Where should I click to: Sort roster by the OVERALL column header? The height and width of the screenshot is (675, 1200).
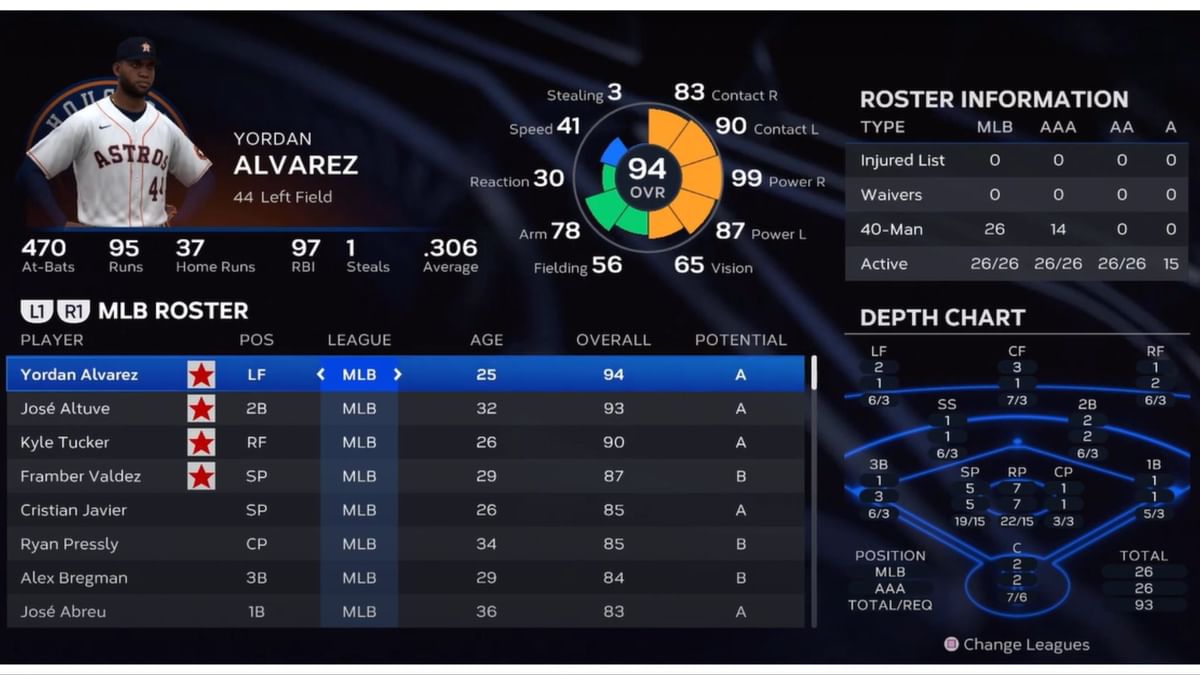[x=613, y=340]
